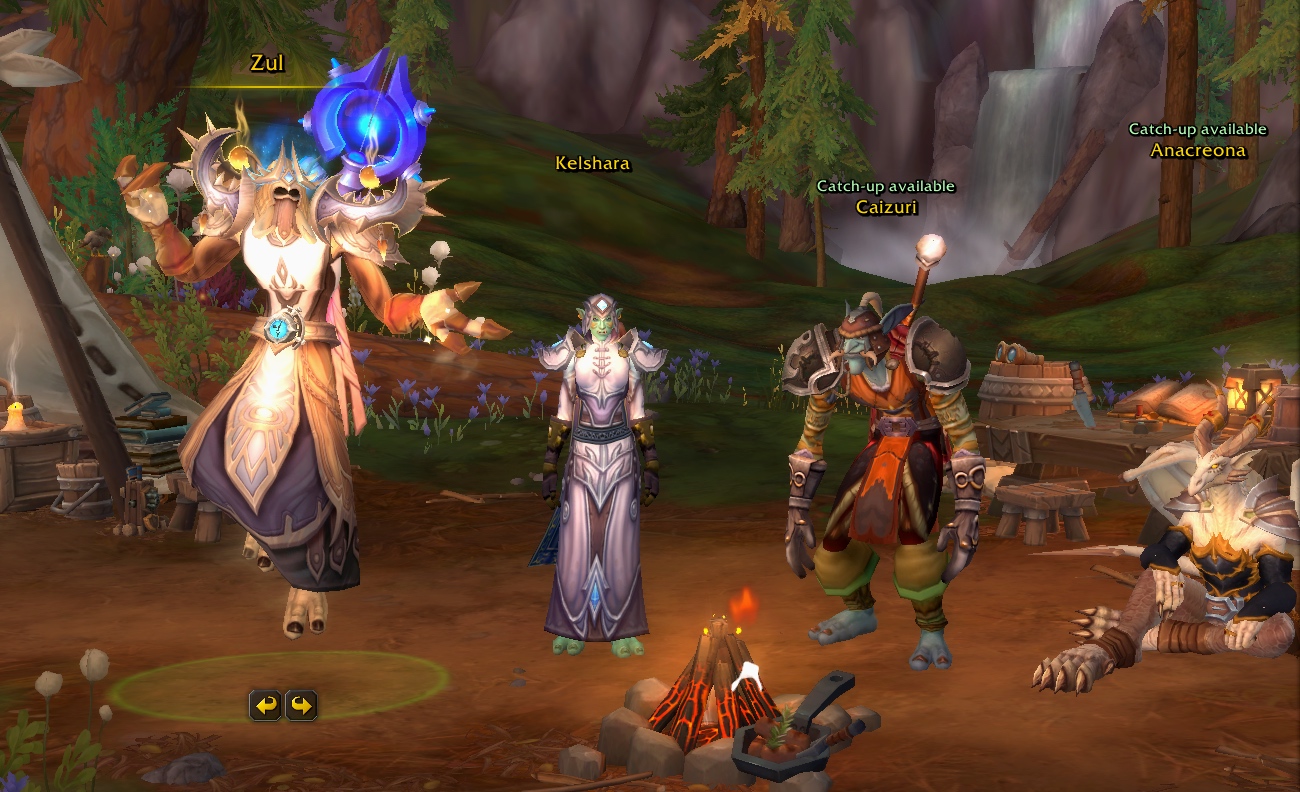Choose the troll character Caizuri
Viewport: 1300px width, 792px height.
[878, 470]
